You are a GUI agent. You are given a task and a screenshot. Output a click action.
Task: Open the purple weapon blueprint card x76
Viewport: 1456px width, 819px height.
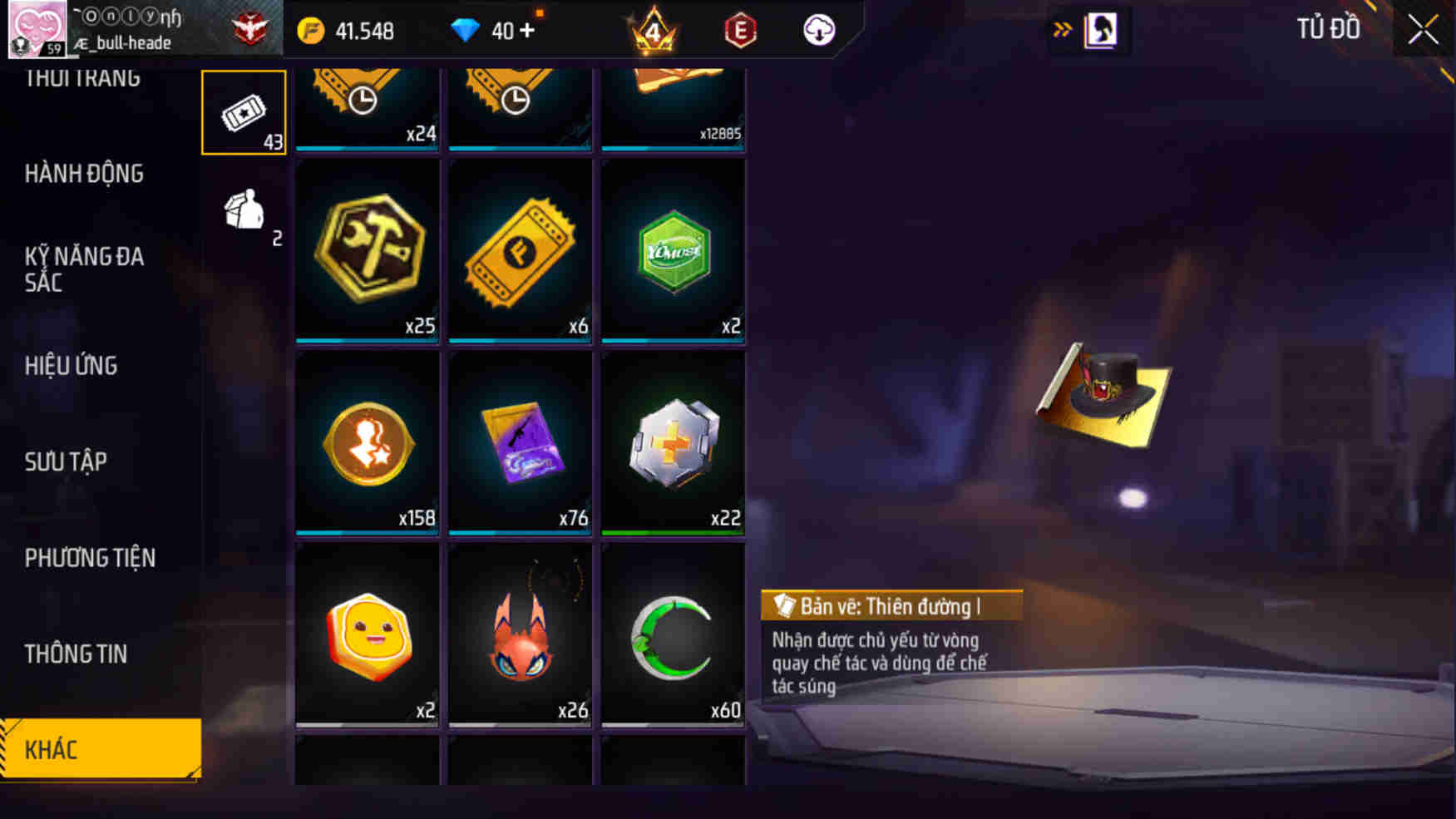pos(519,441)
